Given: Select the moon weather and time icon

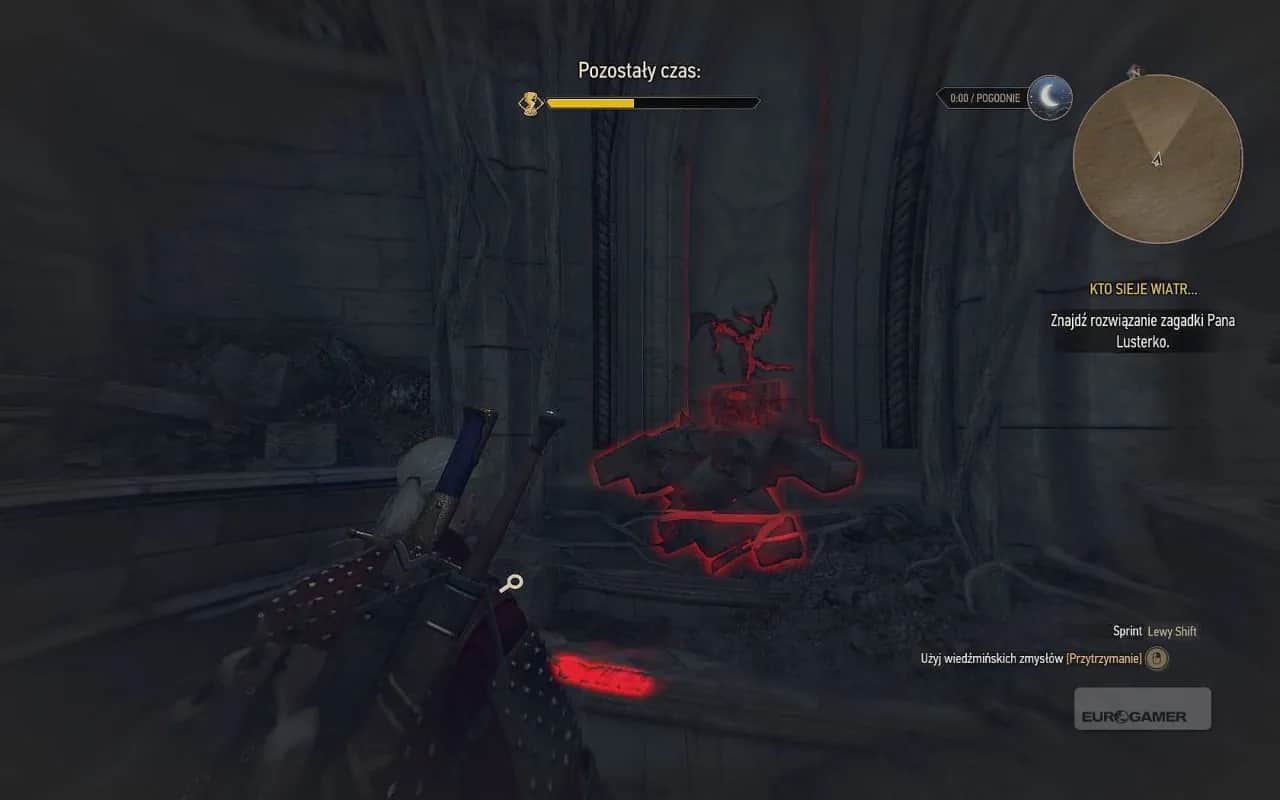Looking at the screenshot, I should pyautogui.click(x=1049, y=97).
